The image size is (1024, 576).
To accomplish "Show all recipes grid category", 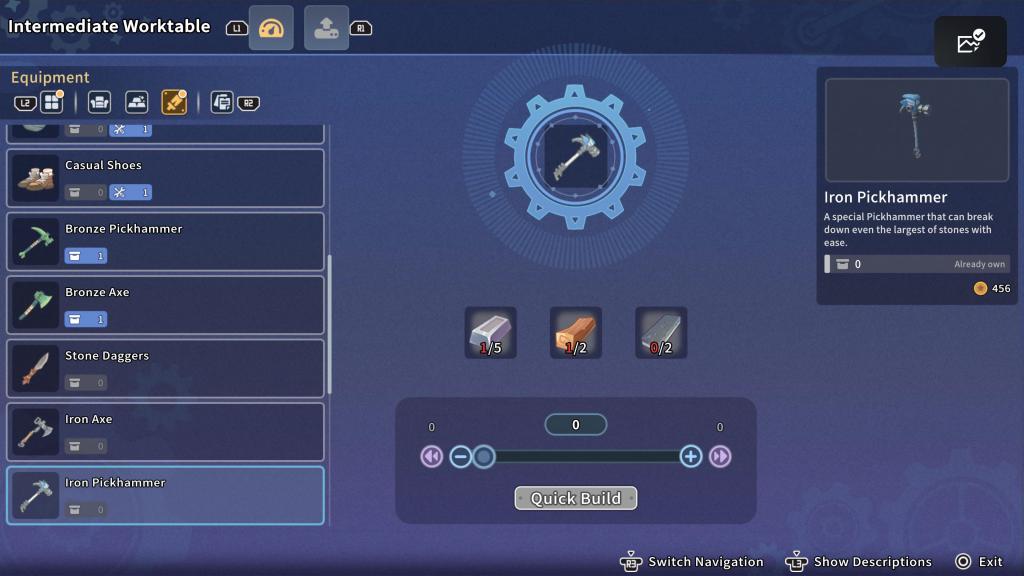I will click(x=51, y=102).
